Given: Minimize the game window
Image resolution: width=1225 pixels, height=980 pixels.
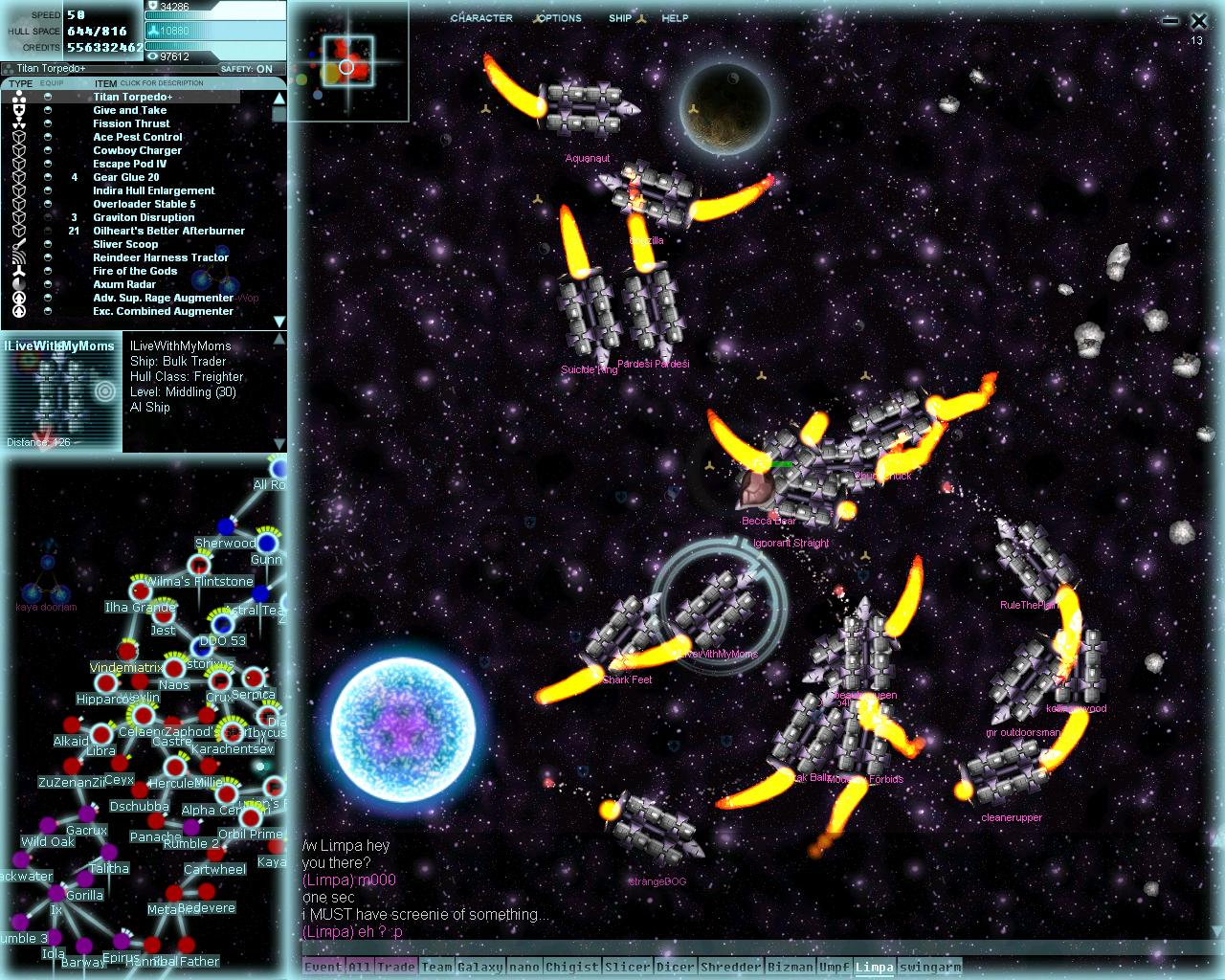Looking at the screenshot, I should (1169, 21).
